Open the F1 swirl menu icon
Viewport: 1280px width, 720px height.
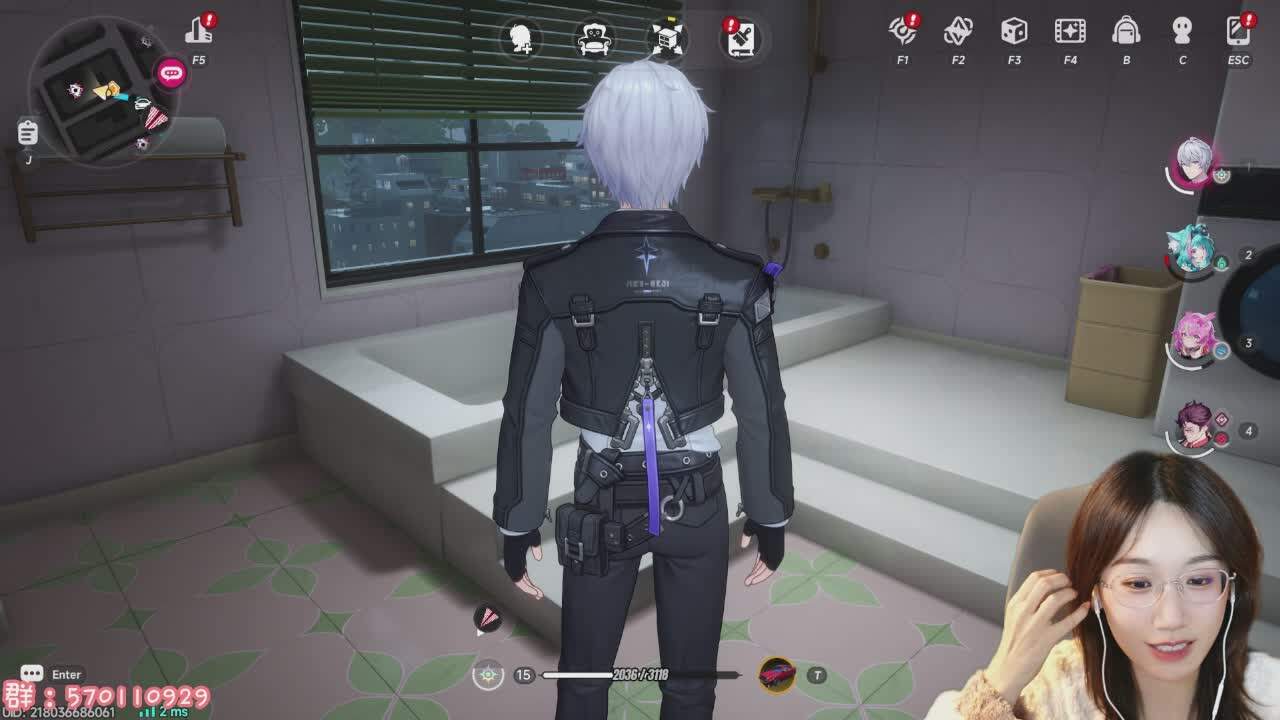[x=903, y=31]
